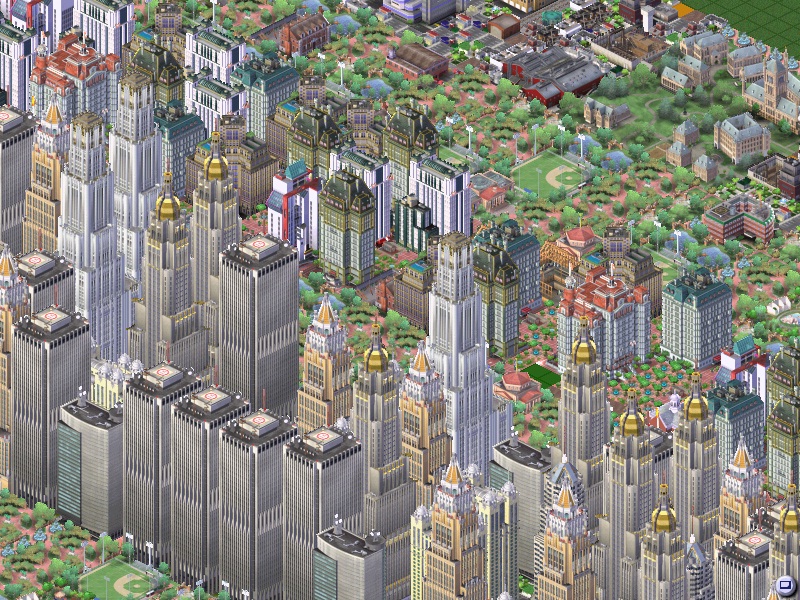
Task: Click the round window-icon button to restore the interface
Action: click(785, 586)
